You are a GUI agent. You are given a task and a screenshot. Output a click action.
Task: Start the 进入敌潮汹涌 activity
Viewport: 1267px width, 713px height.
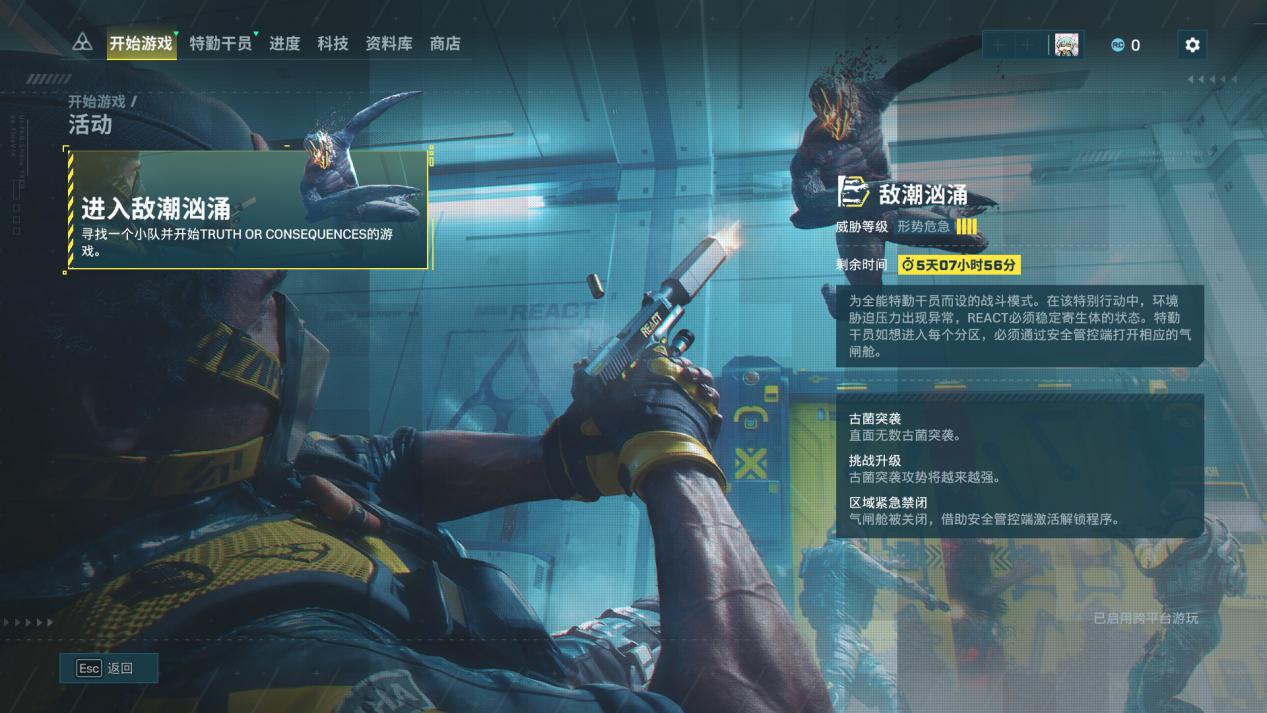pyautogui.click(x=247, y=210)
